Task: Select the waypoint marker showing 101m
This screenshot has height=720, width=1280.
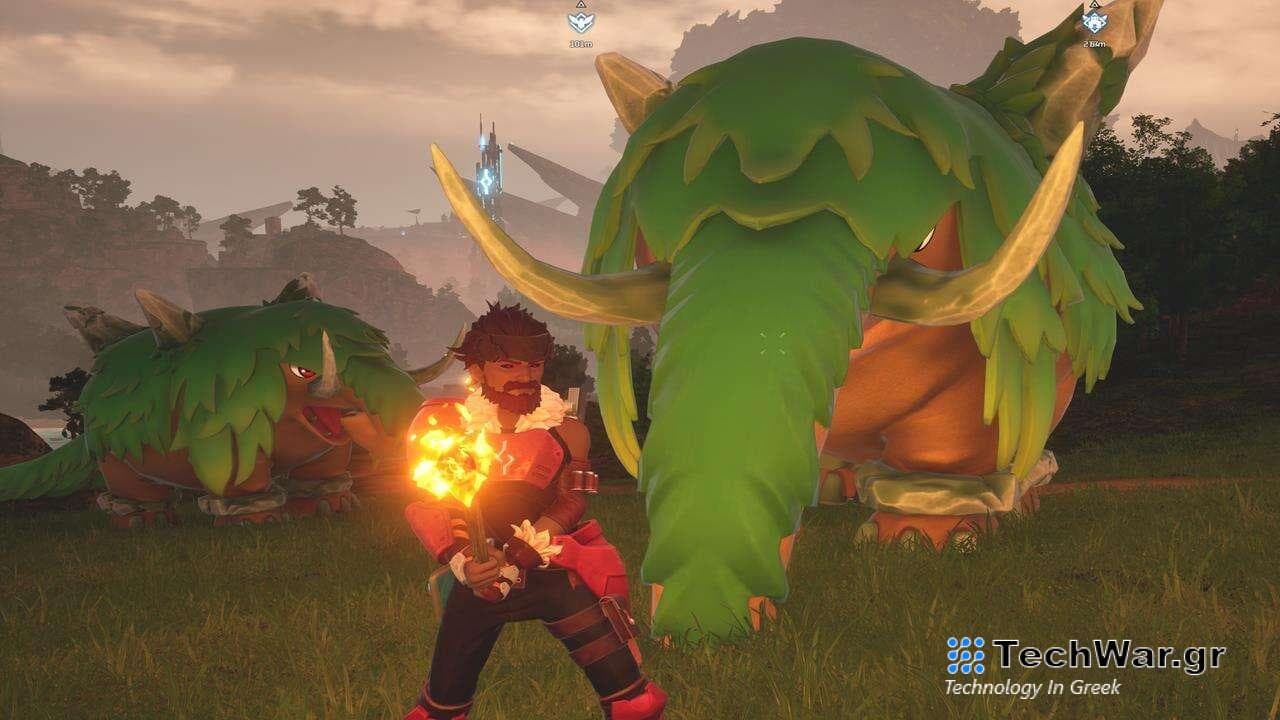Action: coord(580,22)
